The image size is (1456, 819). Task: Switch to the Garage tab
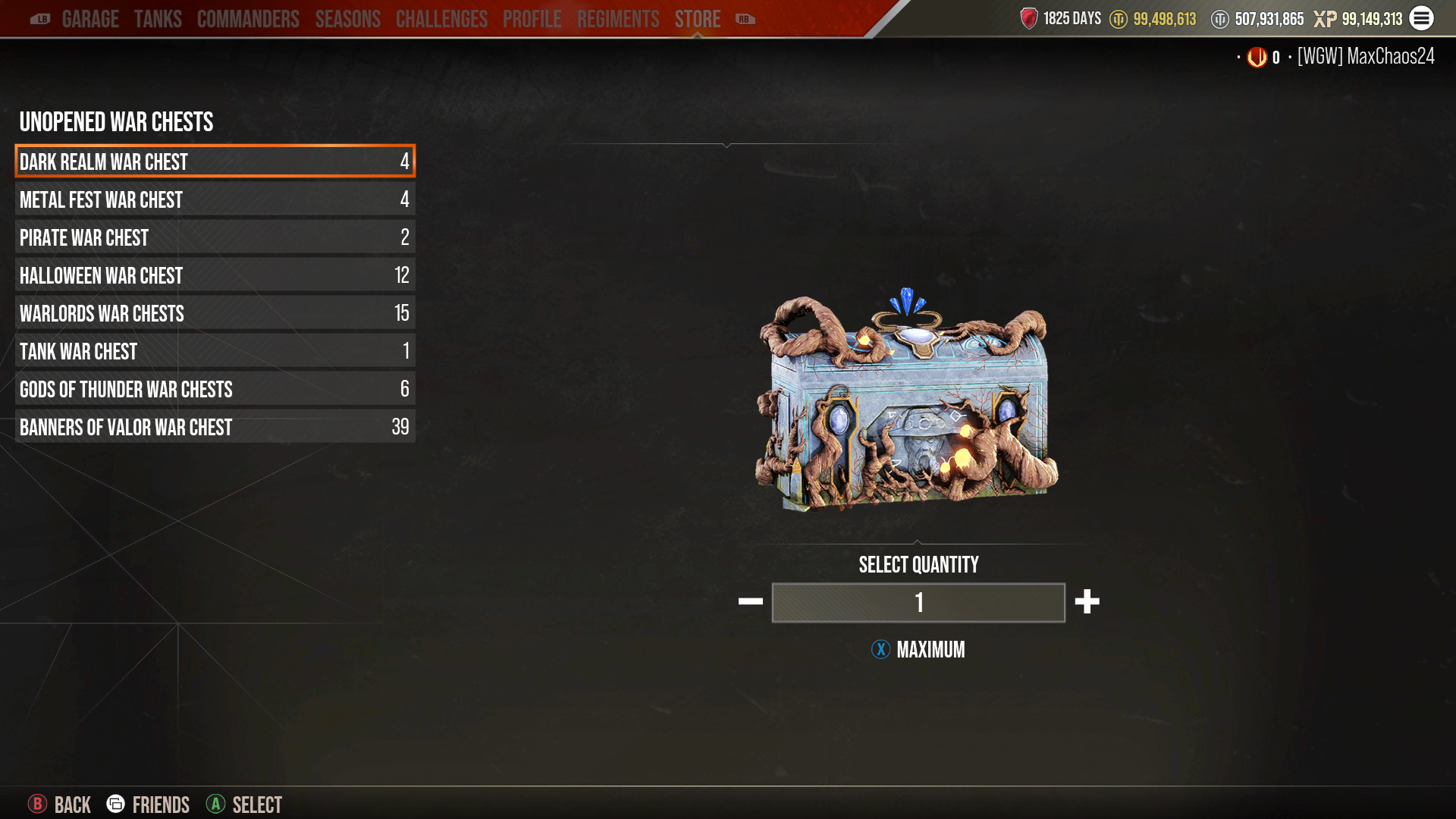[x=92, y=19]
